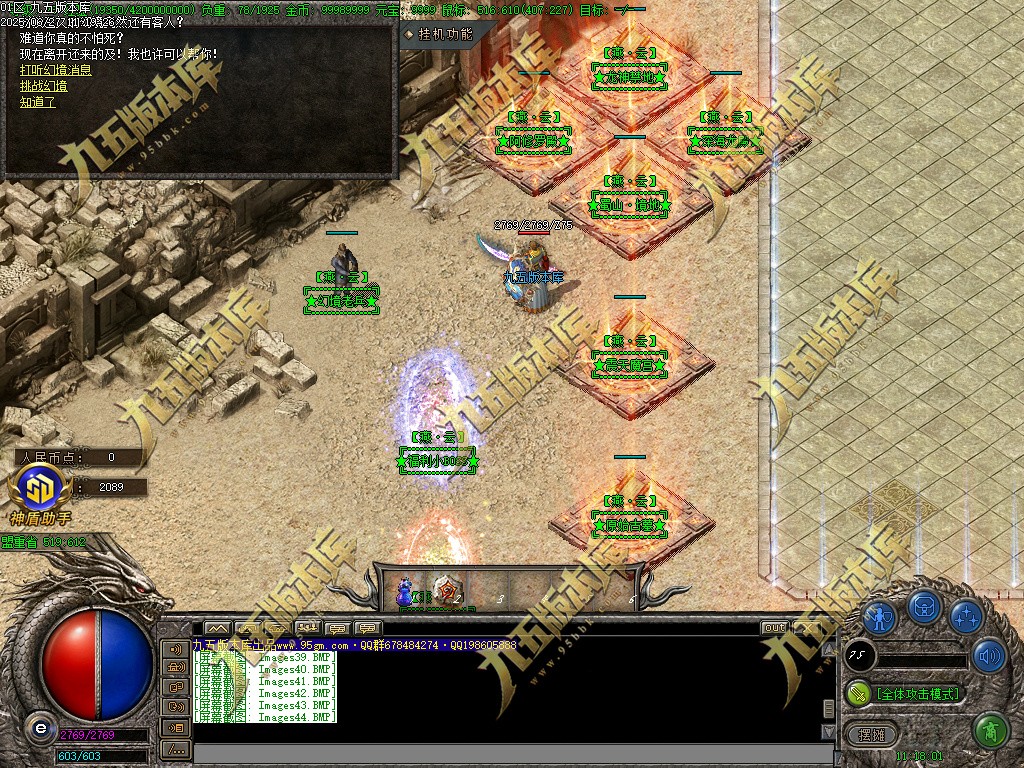
Task: Click the chat window out button
Action: 774,628
